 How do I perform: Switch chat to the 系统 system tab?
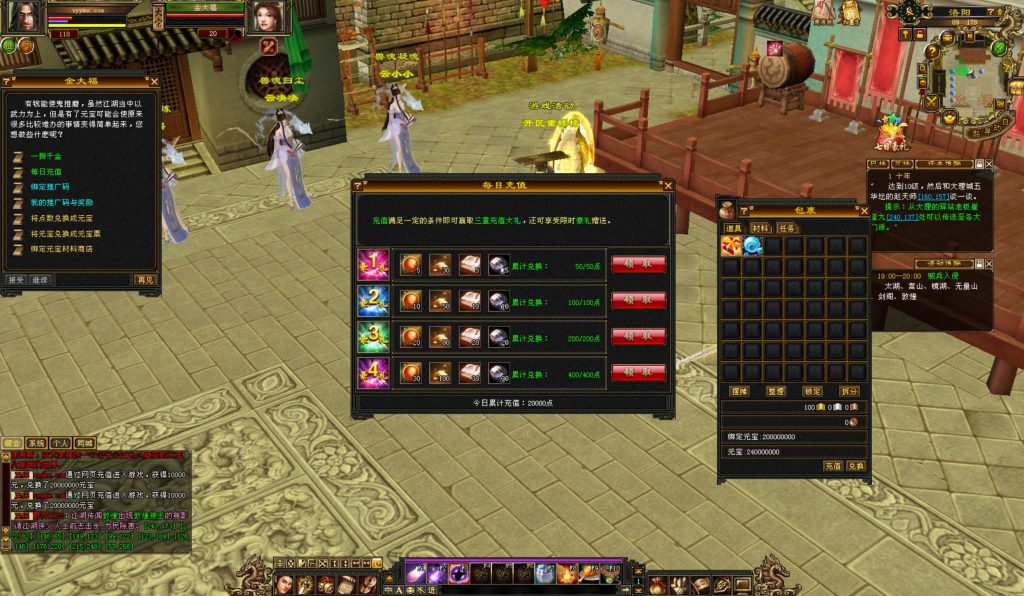pos(36,442)
